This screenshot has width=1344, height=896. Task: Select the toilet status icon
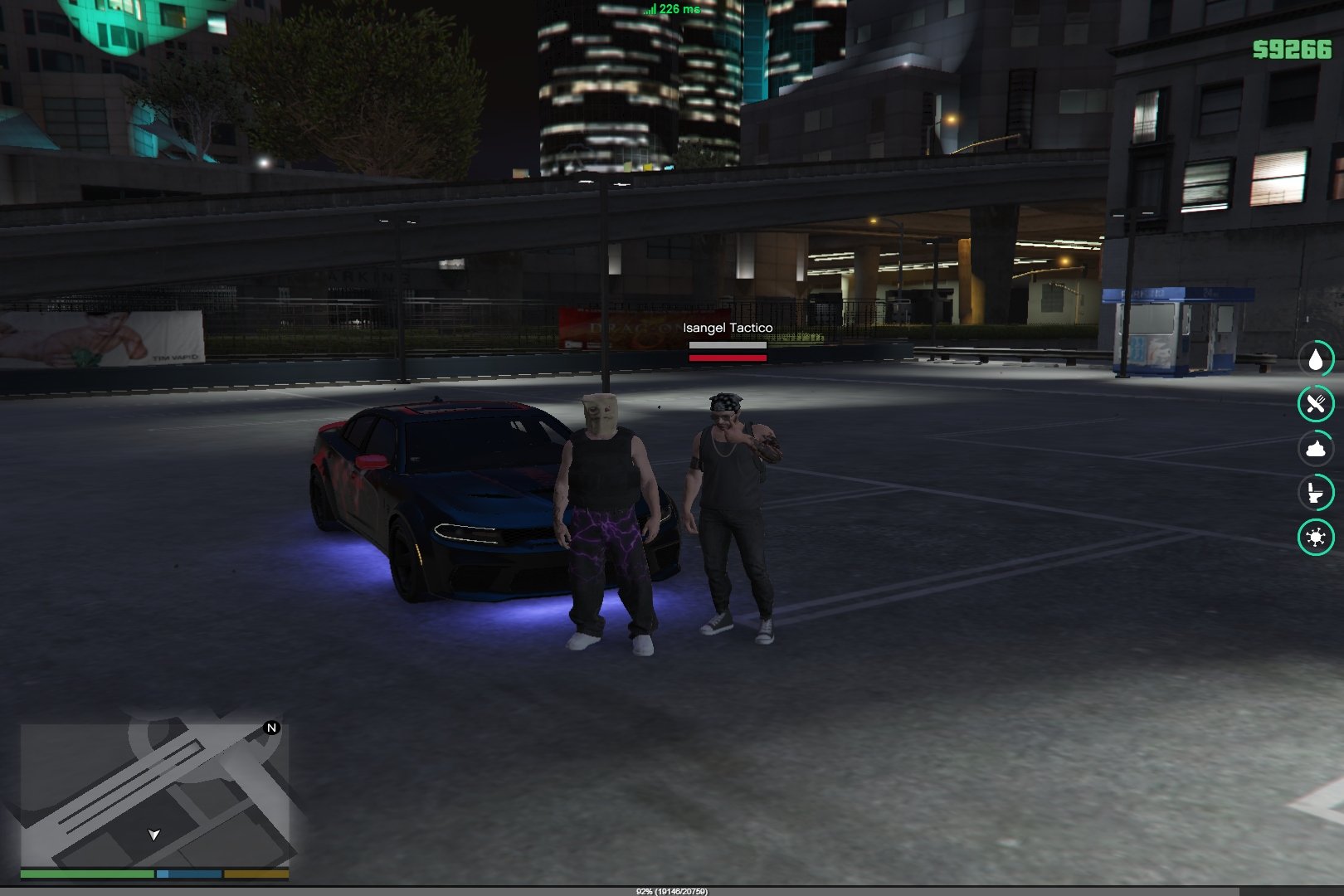(x=1315, y=493)
